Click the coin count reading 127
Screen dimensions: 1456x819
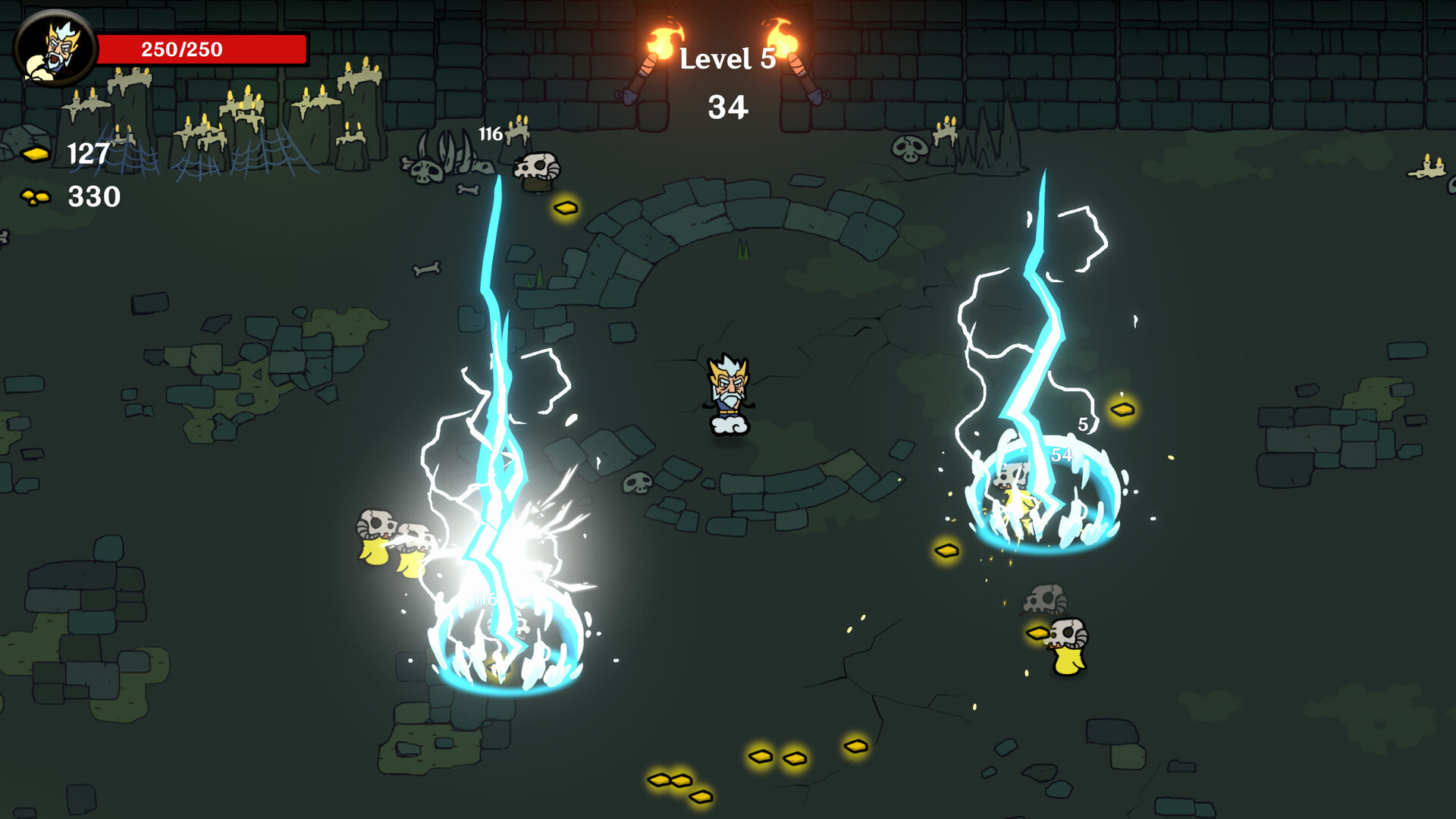click(x=87, y=154)
